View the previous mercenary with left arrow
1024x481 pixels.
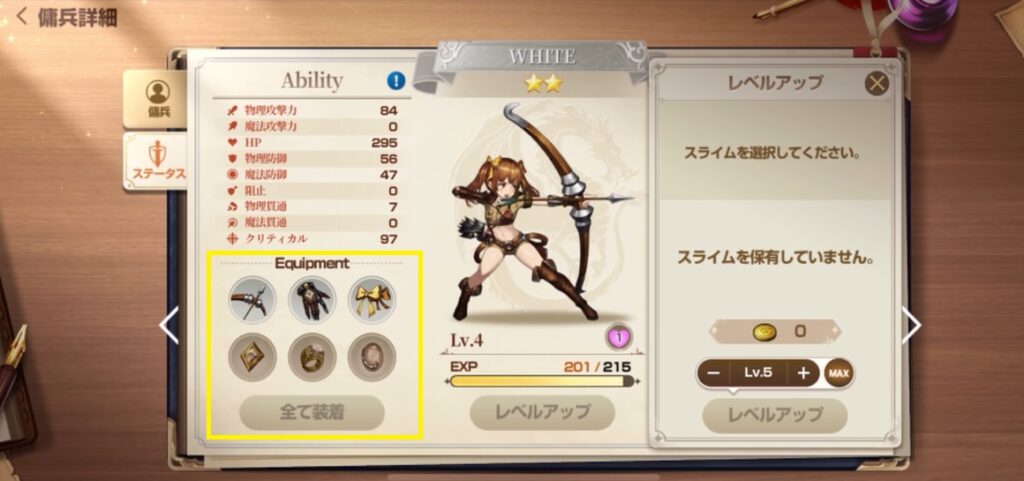pos(170,325)
